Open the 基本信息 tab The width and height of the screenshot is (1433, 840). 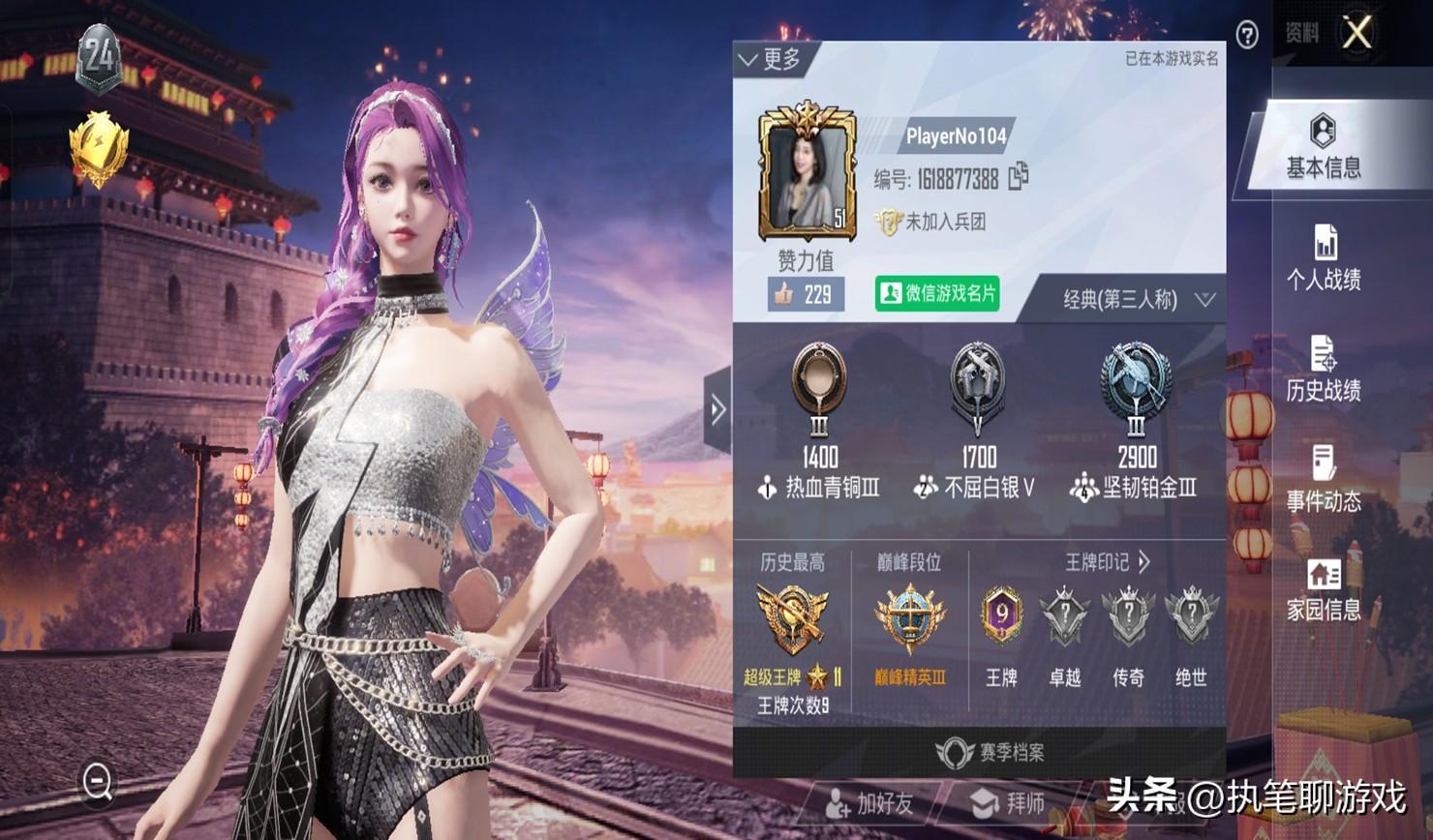[1323, 146]
